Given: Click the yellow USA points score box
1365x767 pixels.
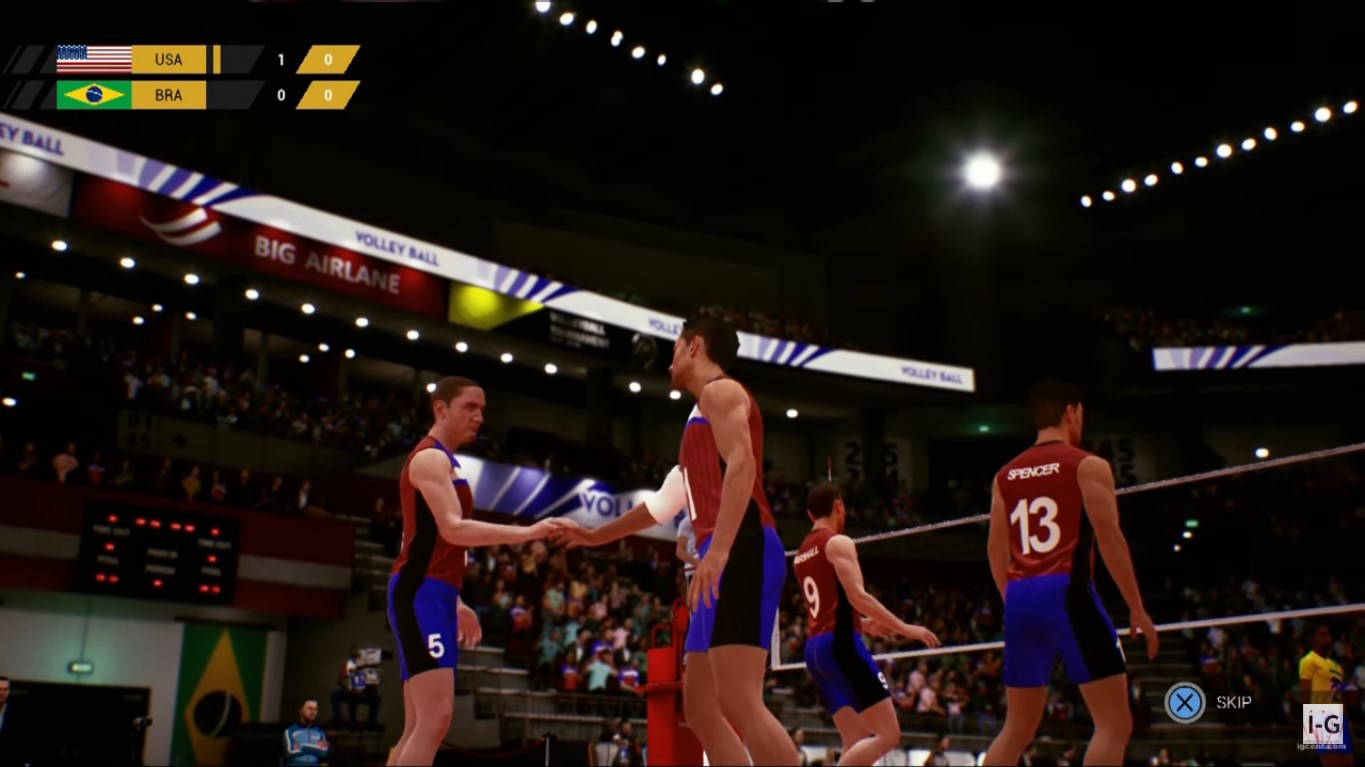Looking at the screenshot, I should click(331, 58).
